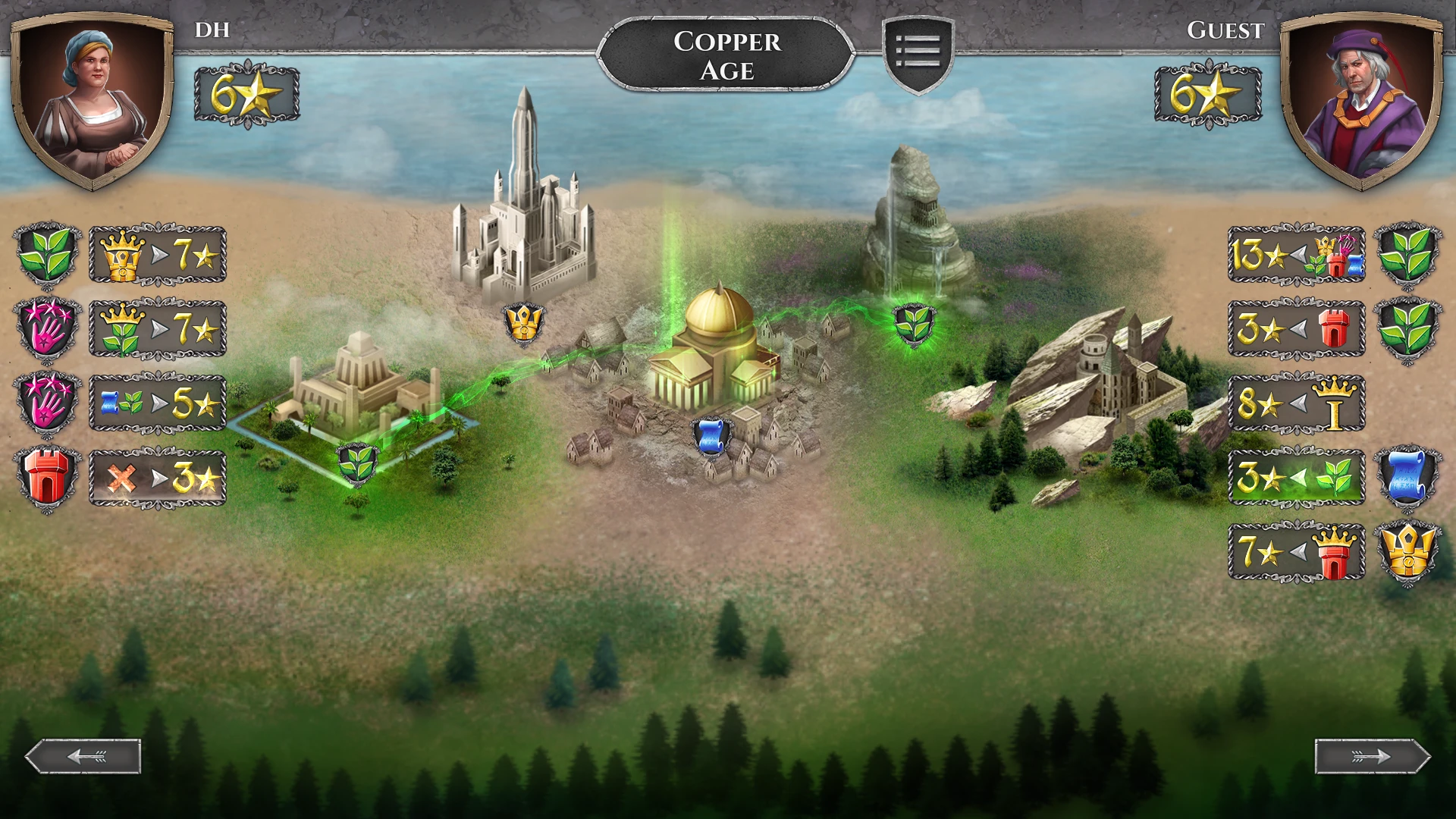Viewport: 1456px width, 819px height.
Task: Open the shield-shaped list menu
Action: pyautogui.click(x=918, y=53)
